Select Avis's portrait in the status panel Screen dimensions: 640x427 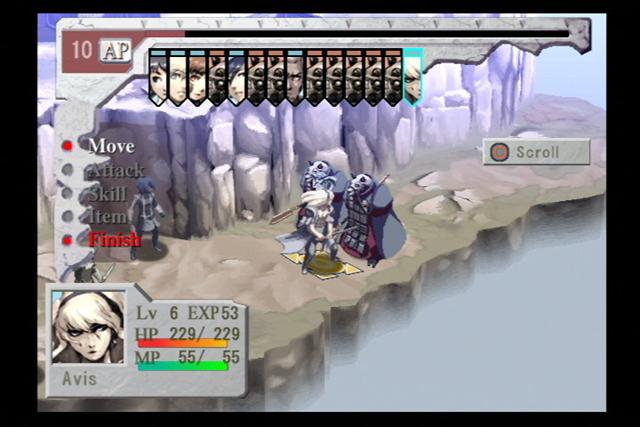(x=88, y=327)
